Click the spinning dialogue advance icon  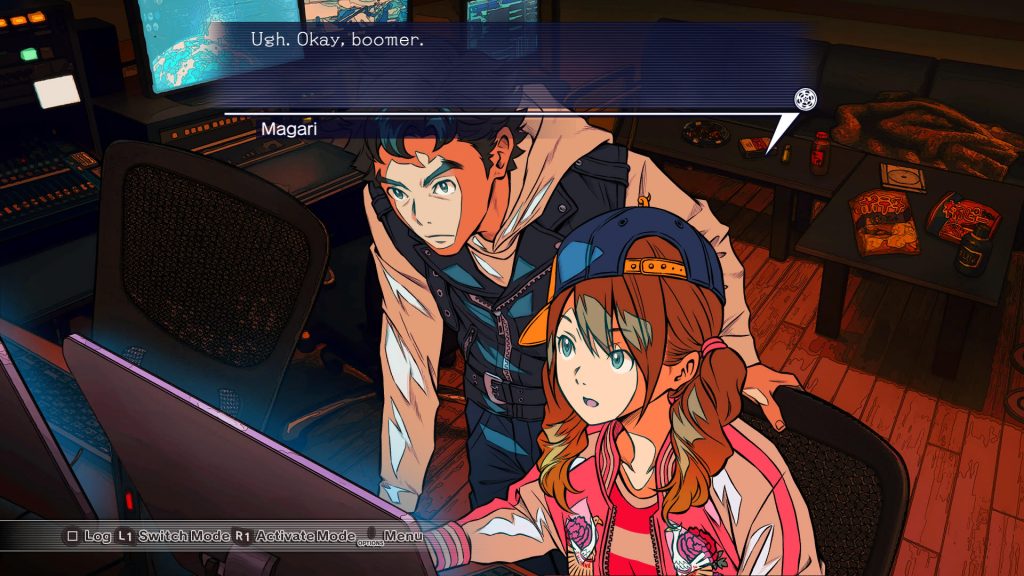click(805, 99)
